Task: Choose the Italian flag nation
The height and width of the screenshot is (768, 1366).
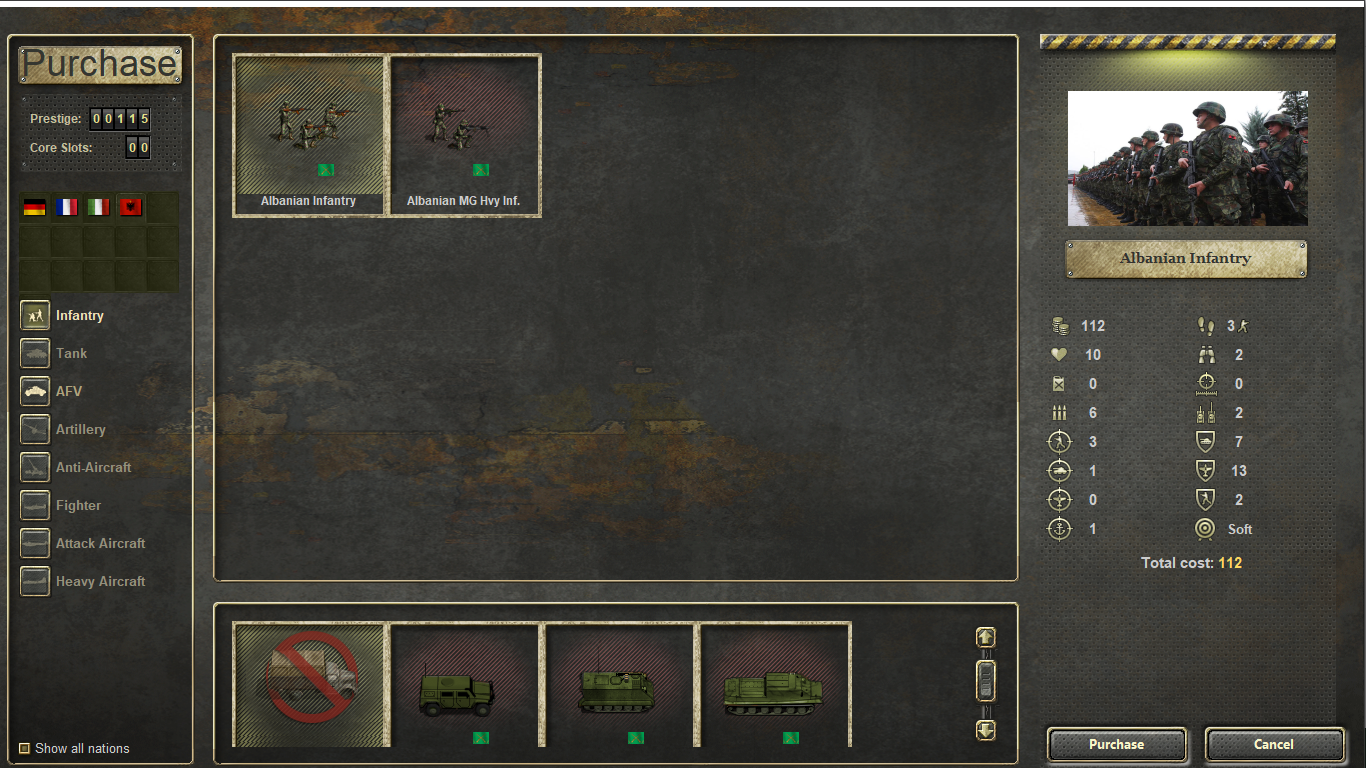Action: pos(98,207)
